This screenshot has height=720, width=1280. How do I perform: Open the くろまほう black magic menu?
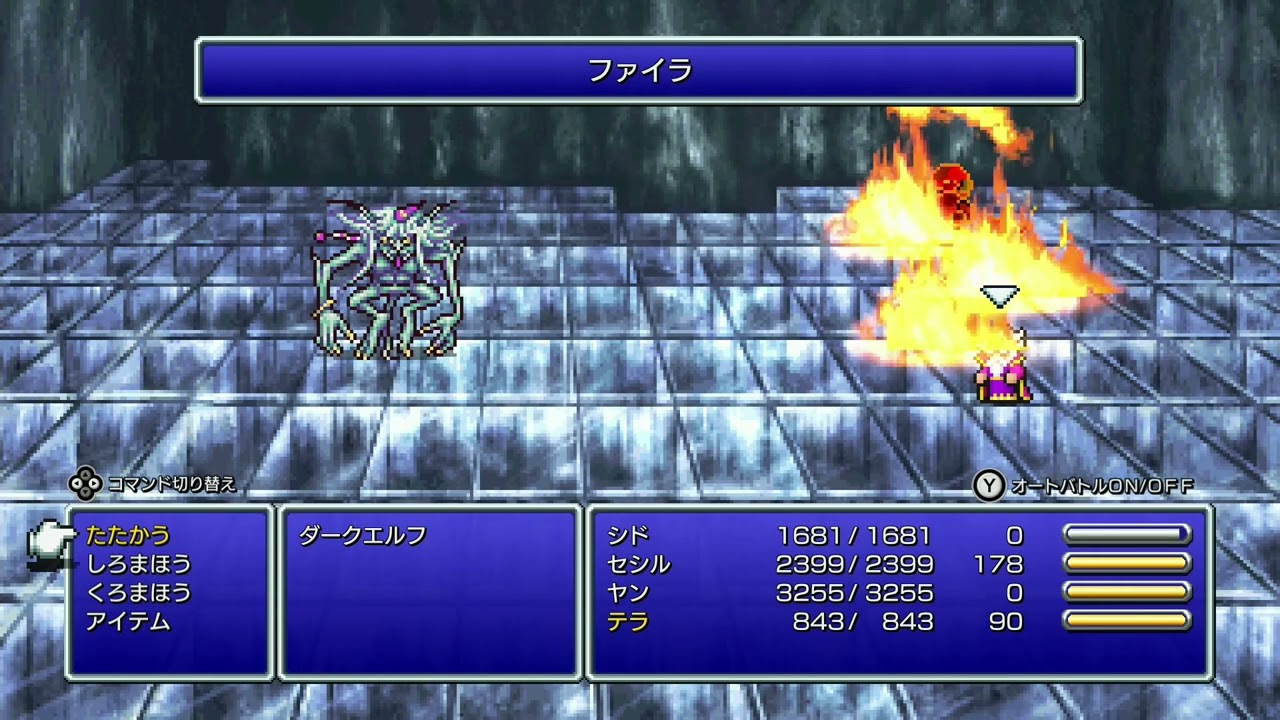tap(139, 593)
